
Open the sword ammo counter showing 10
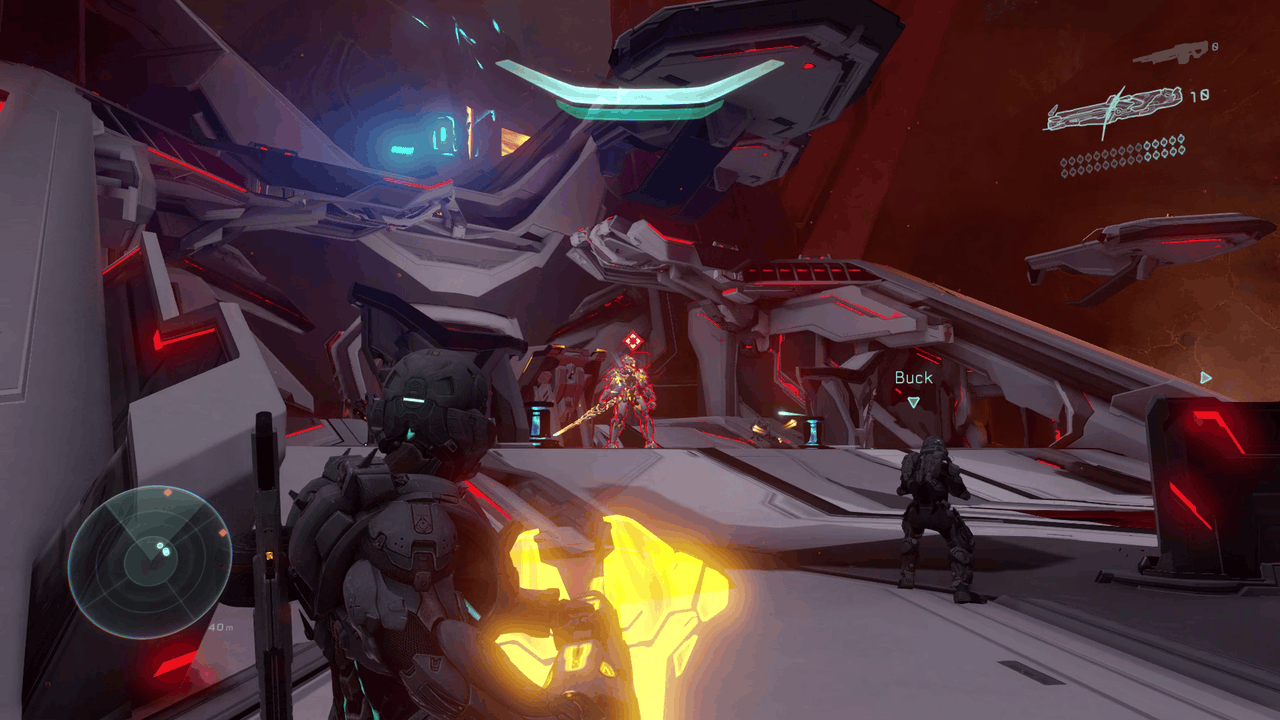point(1200,96)
